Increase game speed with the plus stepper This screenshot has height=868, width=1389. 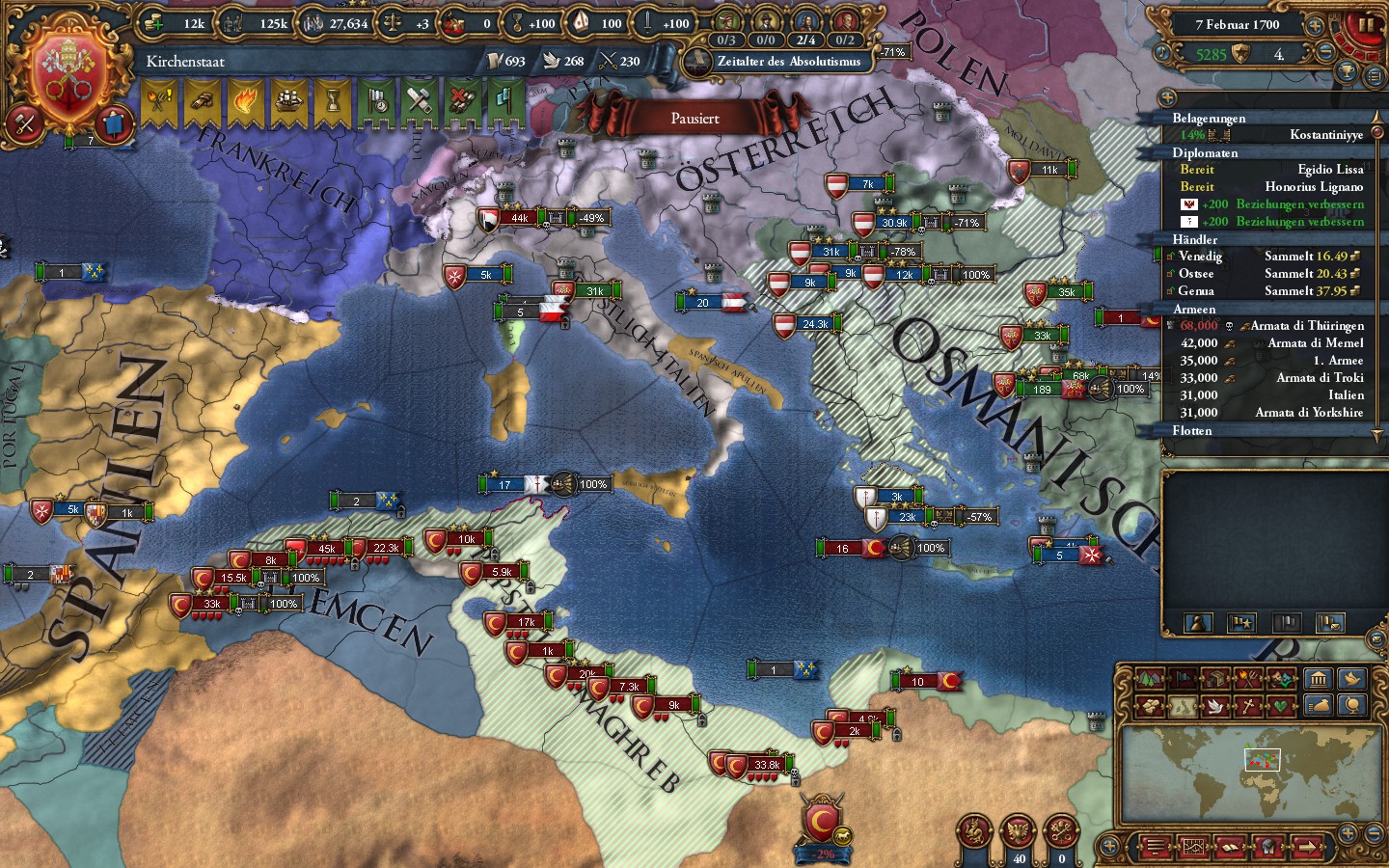click(x=1316, y=26)
